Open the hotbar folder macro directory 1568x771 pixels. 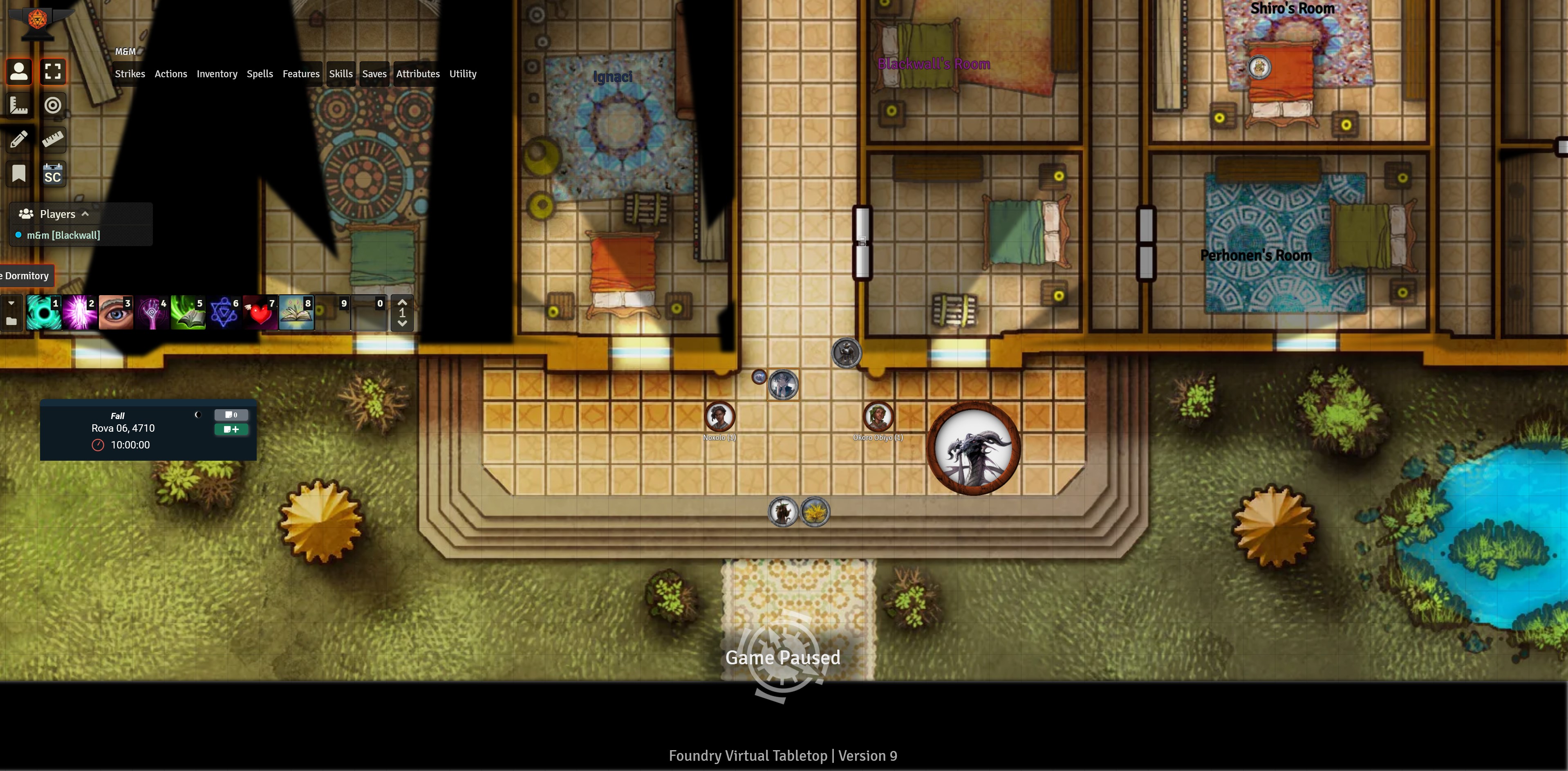(11, 321)
